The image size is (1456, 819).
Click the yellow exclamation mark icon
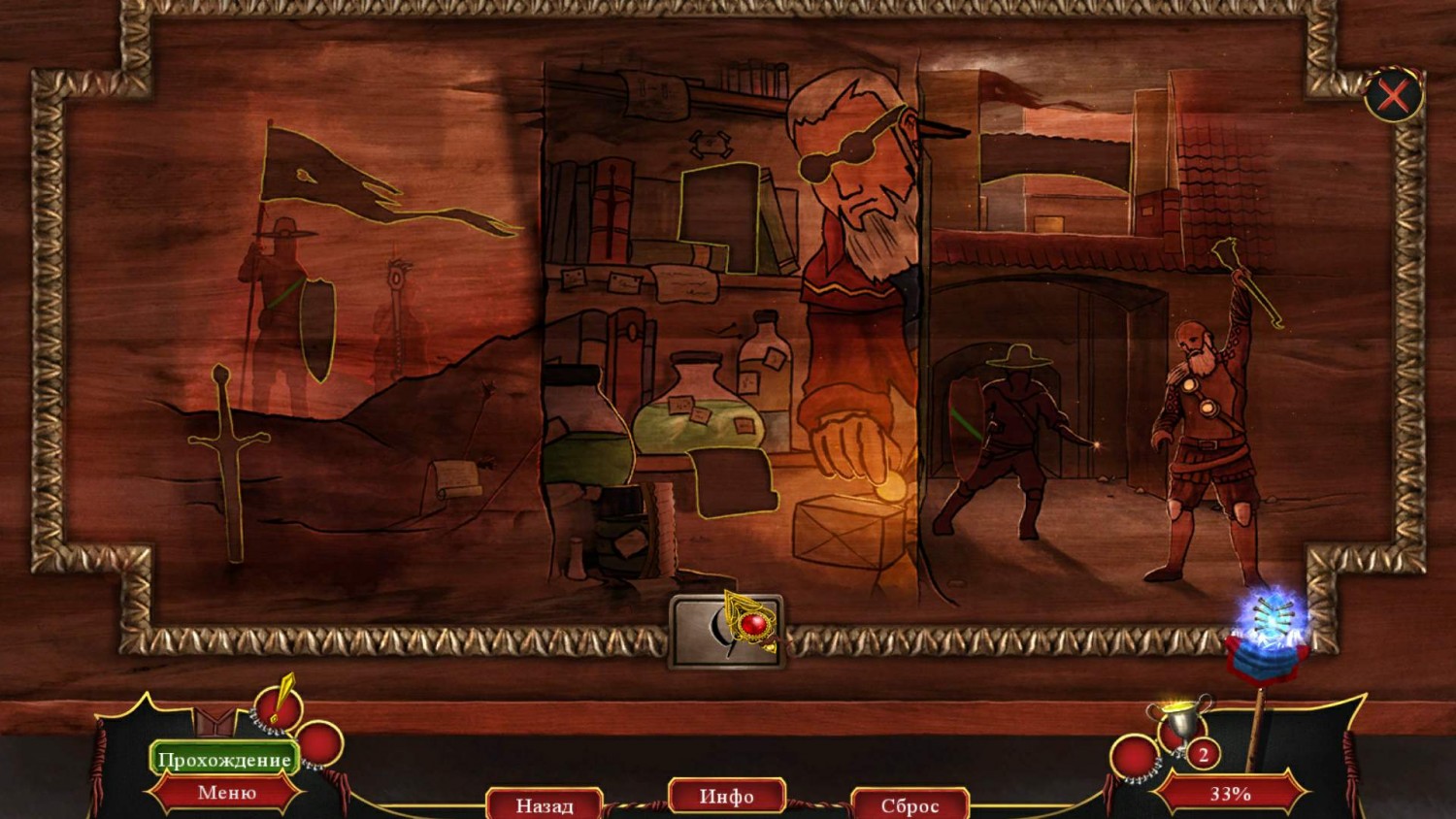280,703
